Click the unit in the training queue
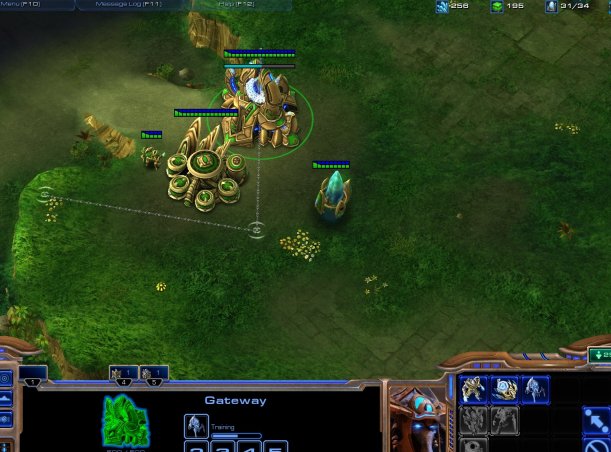611x452 pixels. tap(196, 426)
